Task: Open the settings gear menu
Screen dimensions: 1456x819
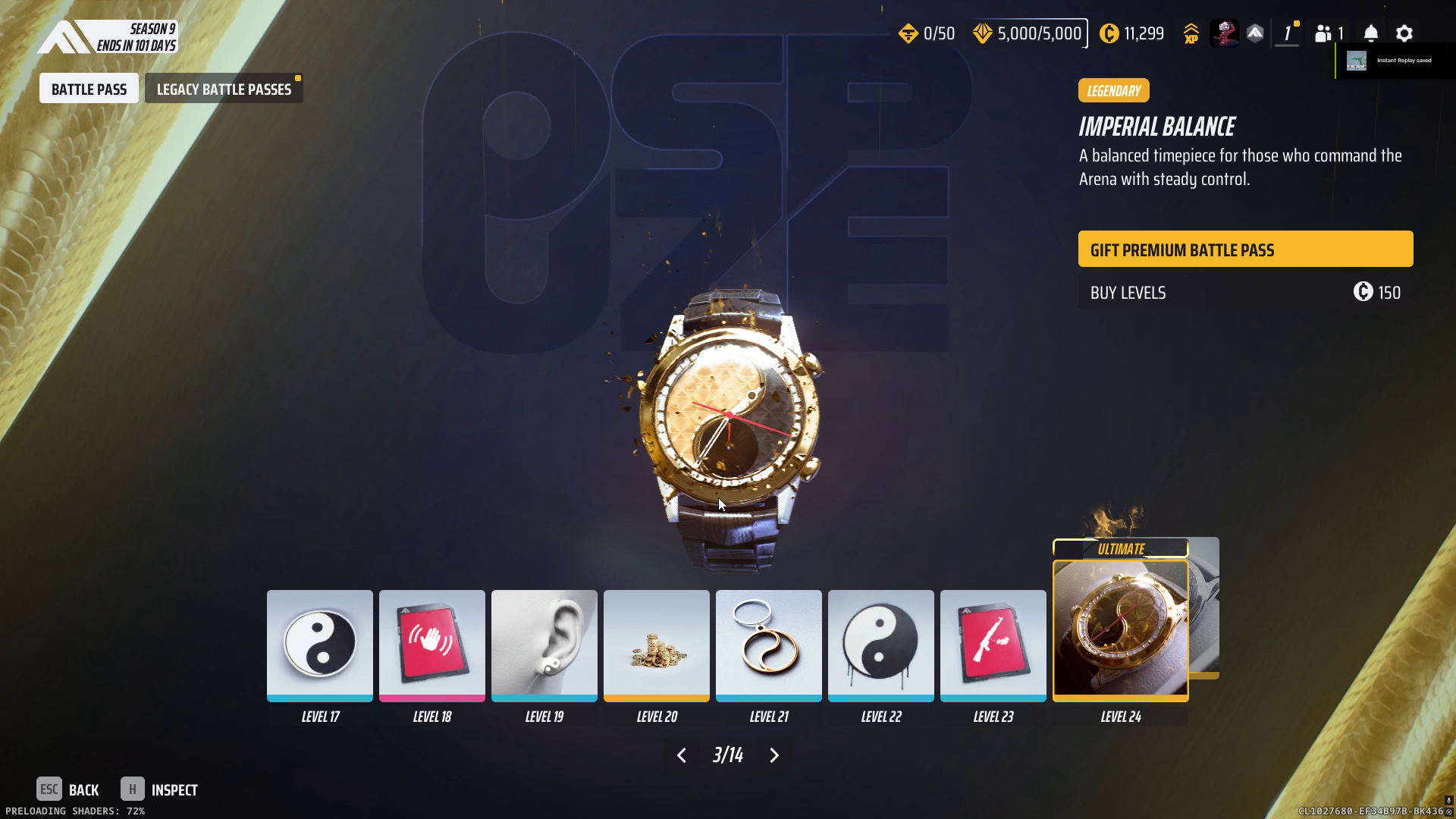Action: 1404,33
